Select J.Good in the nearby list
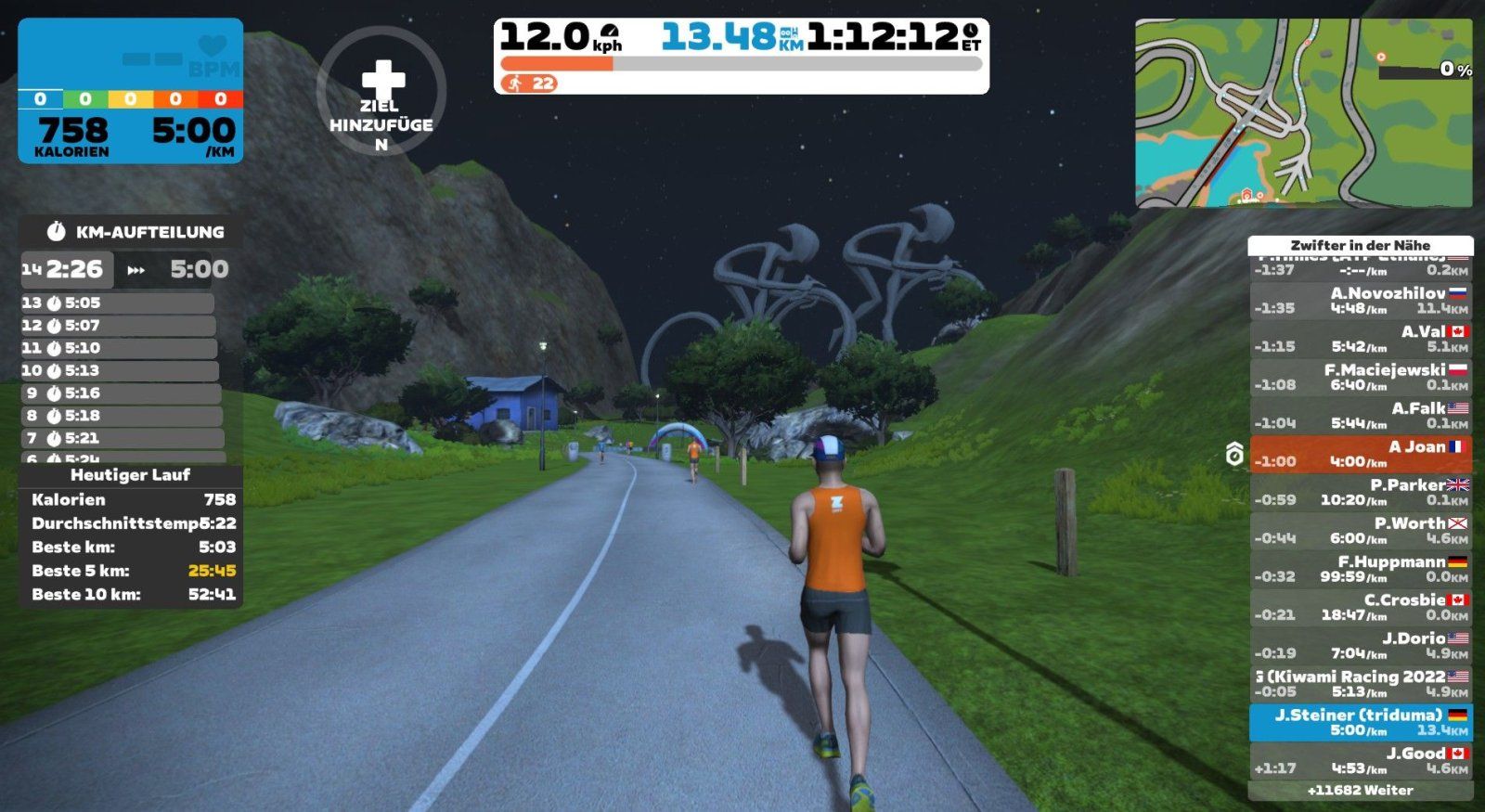 (1360, 761)
